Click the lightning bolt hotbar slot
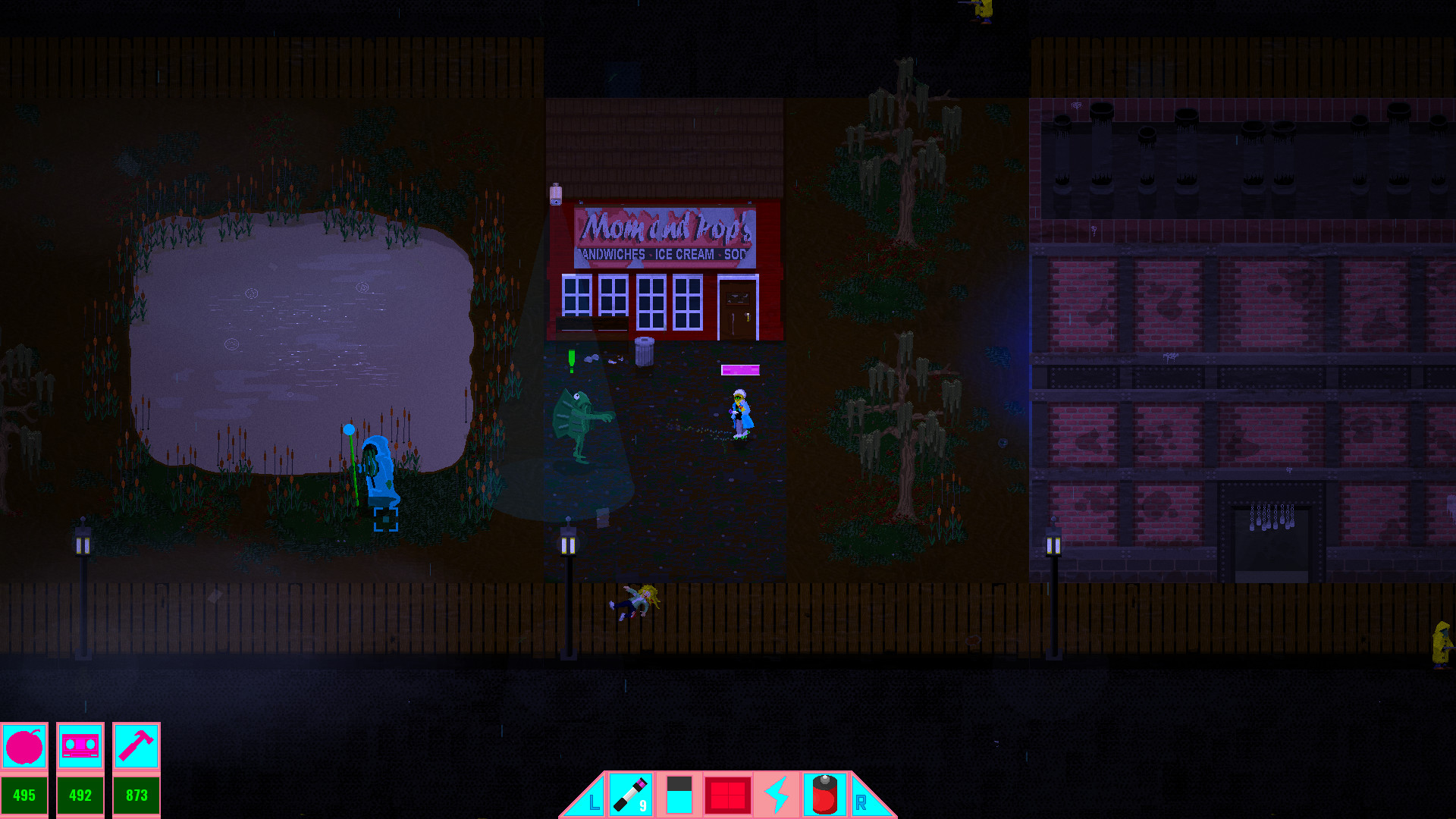The width and height of the screenshot is (1456, 819). click(x=776, y=795)
